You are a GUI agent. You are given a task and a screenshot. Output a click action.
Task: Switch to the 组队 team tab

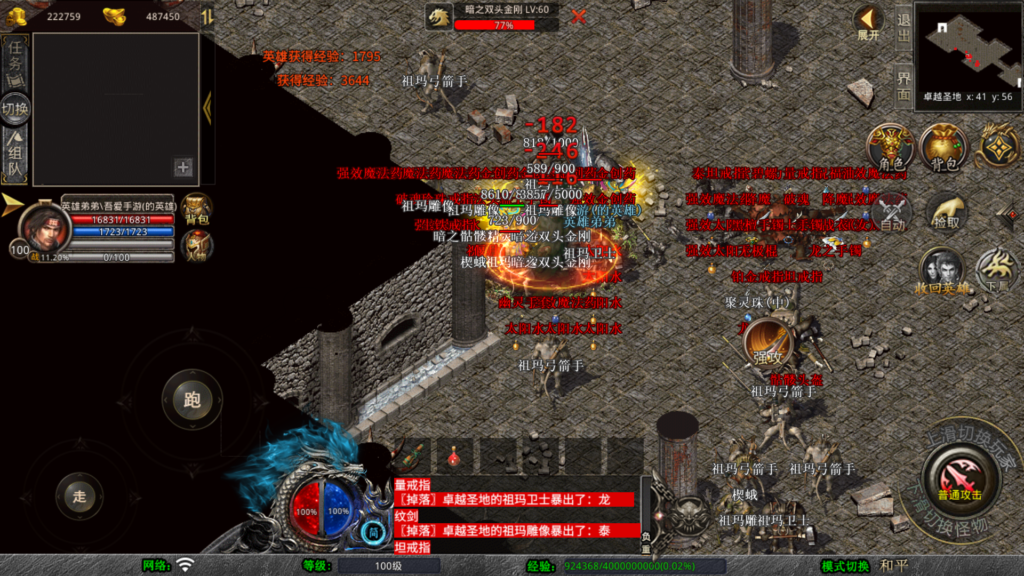(x=15, y=157)
